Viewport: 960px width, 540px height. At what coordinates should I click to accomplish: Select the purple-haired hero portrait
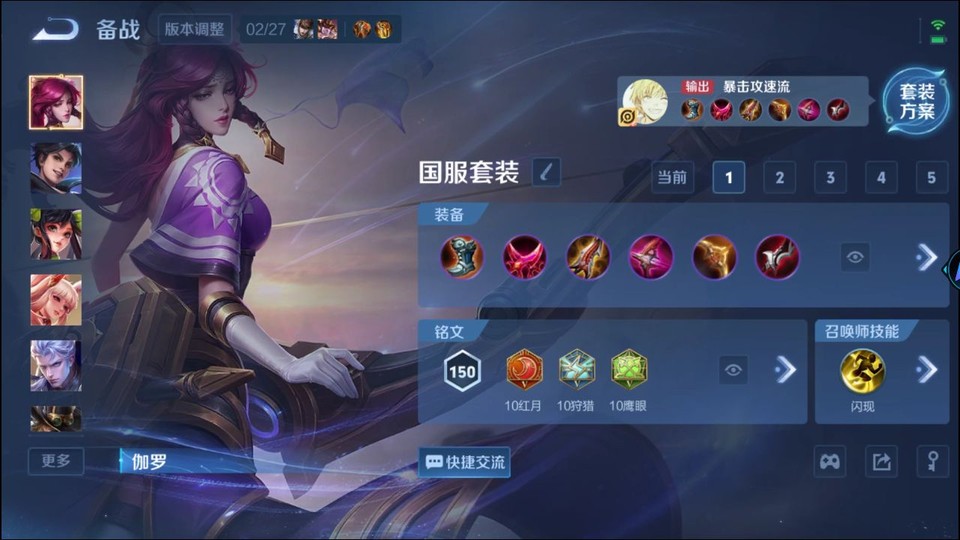click(x=56, y=102)
